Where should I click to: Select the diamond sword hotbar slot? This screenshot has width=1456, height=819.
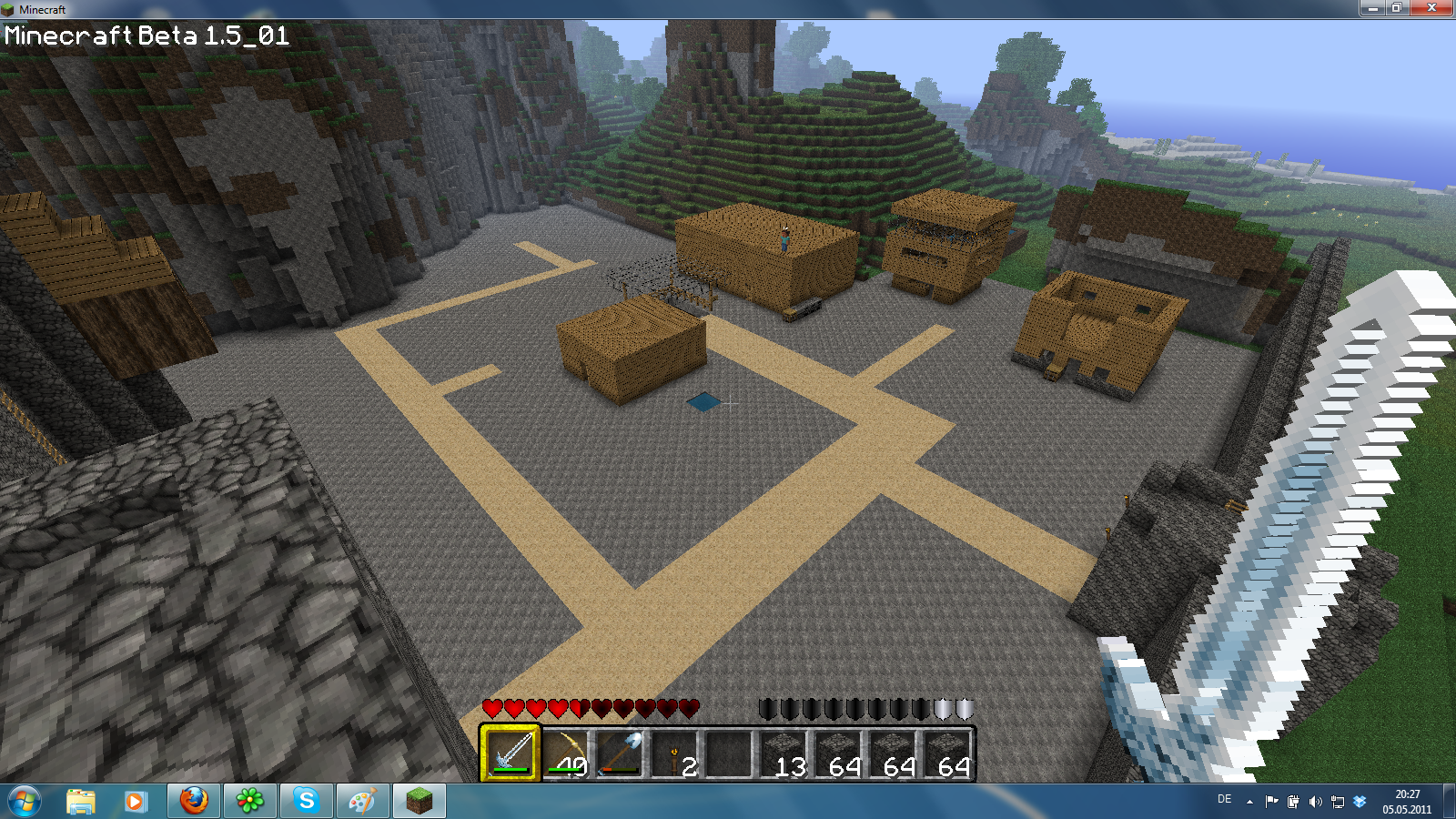point(511,753)
